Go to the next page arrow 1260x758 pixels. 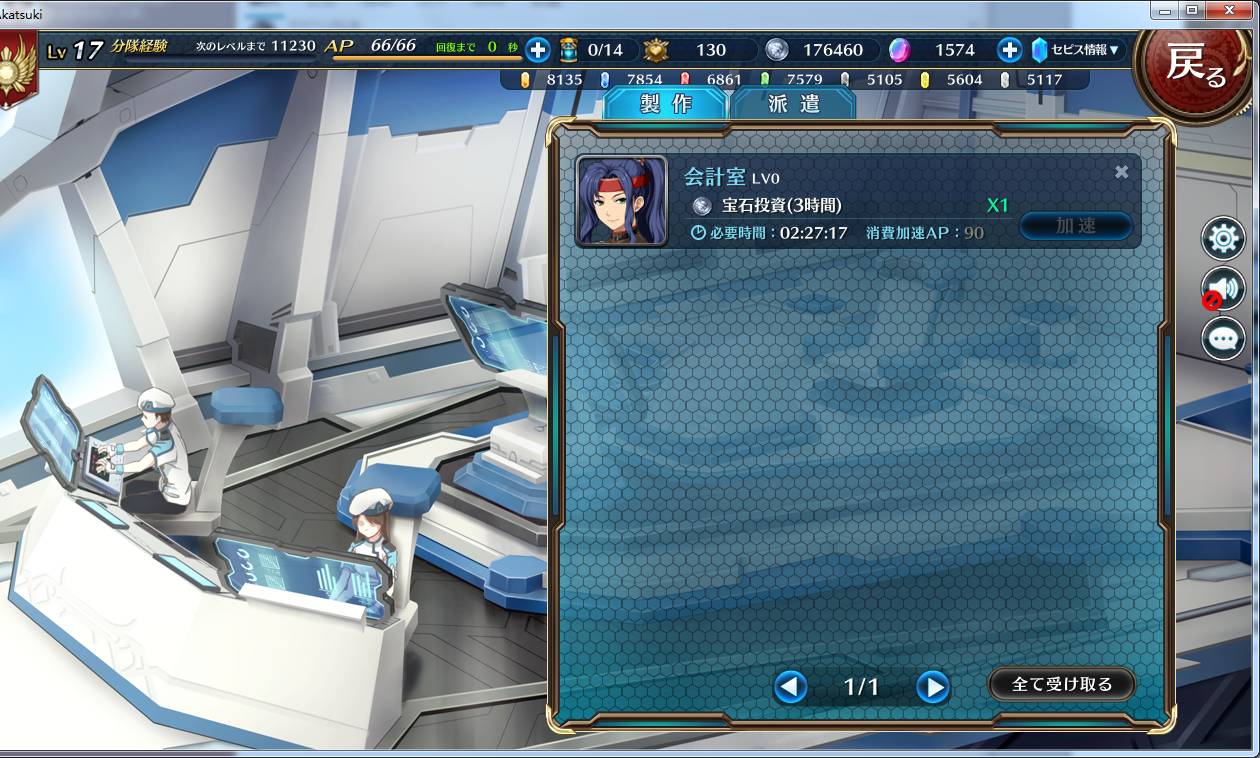click(932, 686)
